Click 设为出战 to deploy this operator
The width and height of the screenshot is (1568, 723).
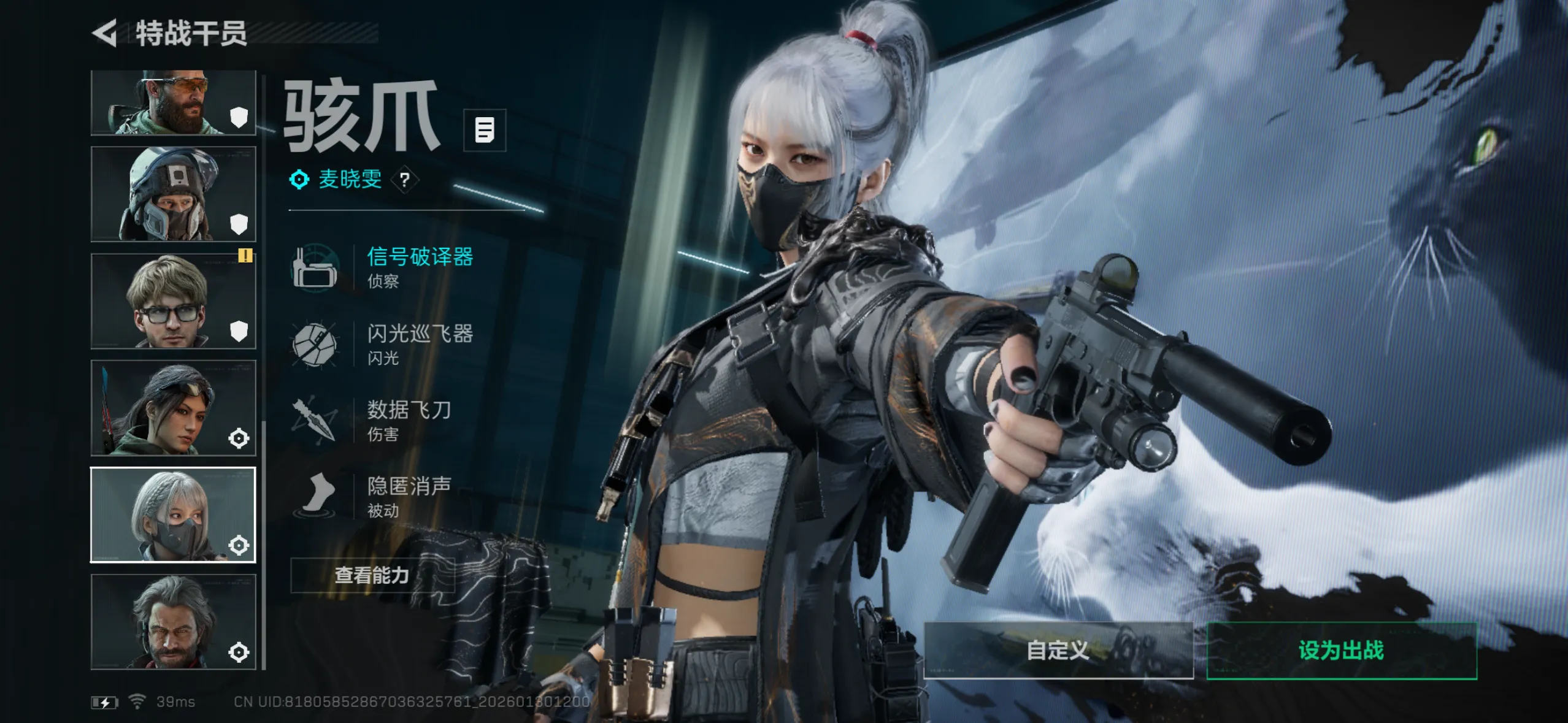(x=1341, y=650)
